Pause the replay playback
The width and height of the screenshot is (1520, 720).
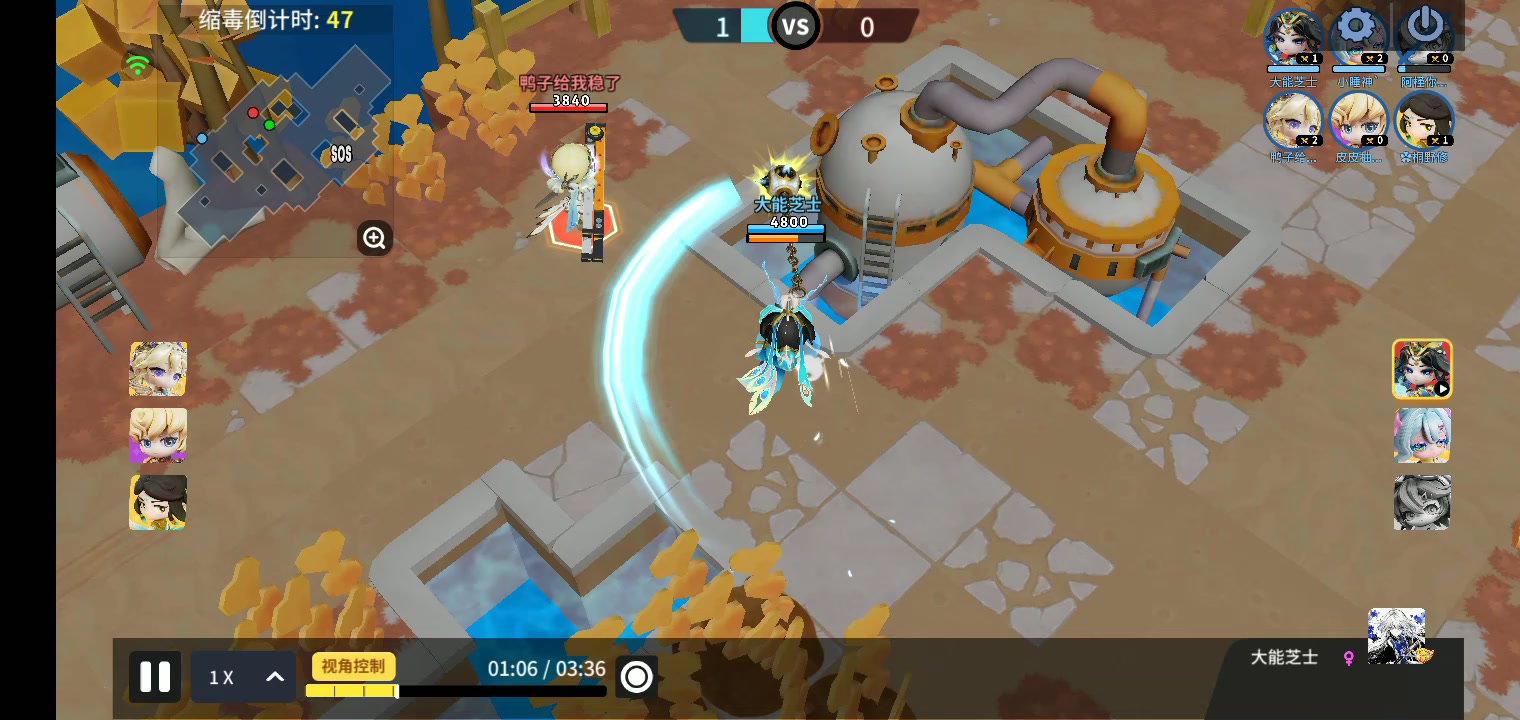click(155, 677)
